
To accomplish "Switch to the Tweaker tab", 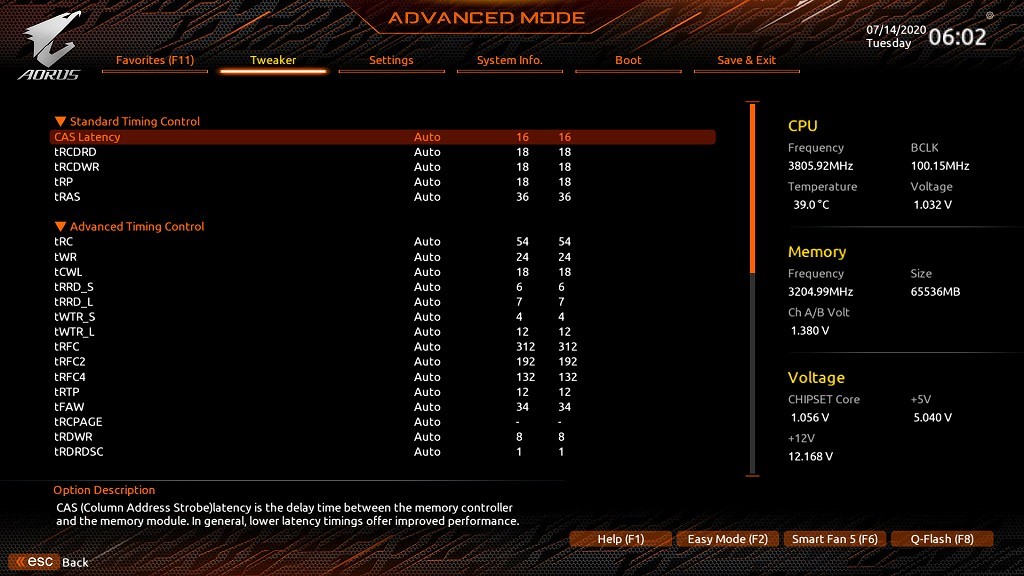I will (273, 60).
